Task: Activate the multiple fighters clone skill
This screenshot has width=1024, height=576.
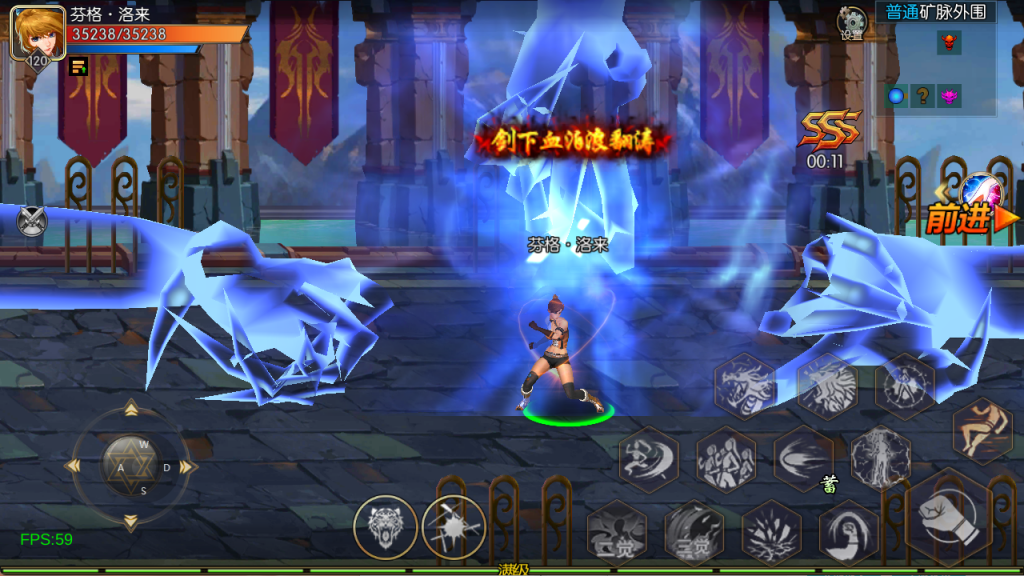Action: click(725, 459)
